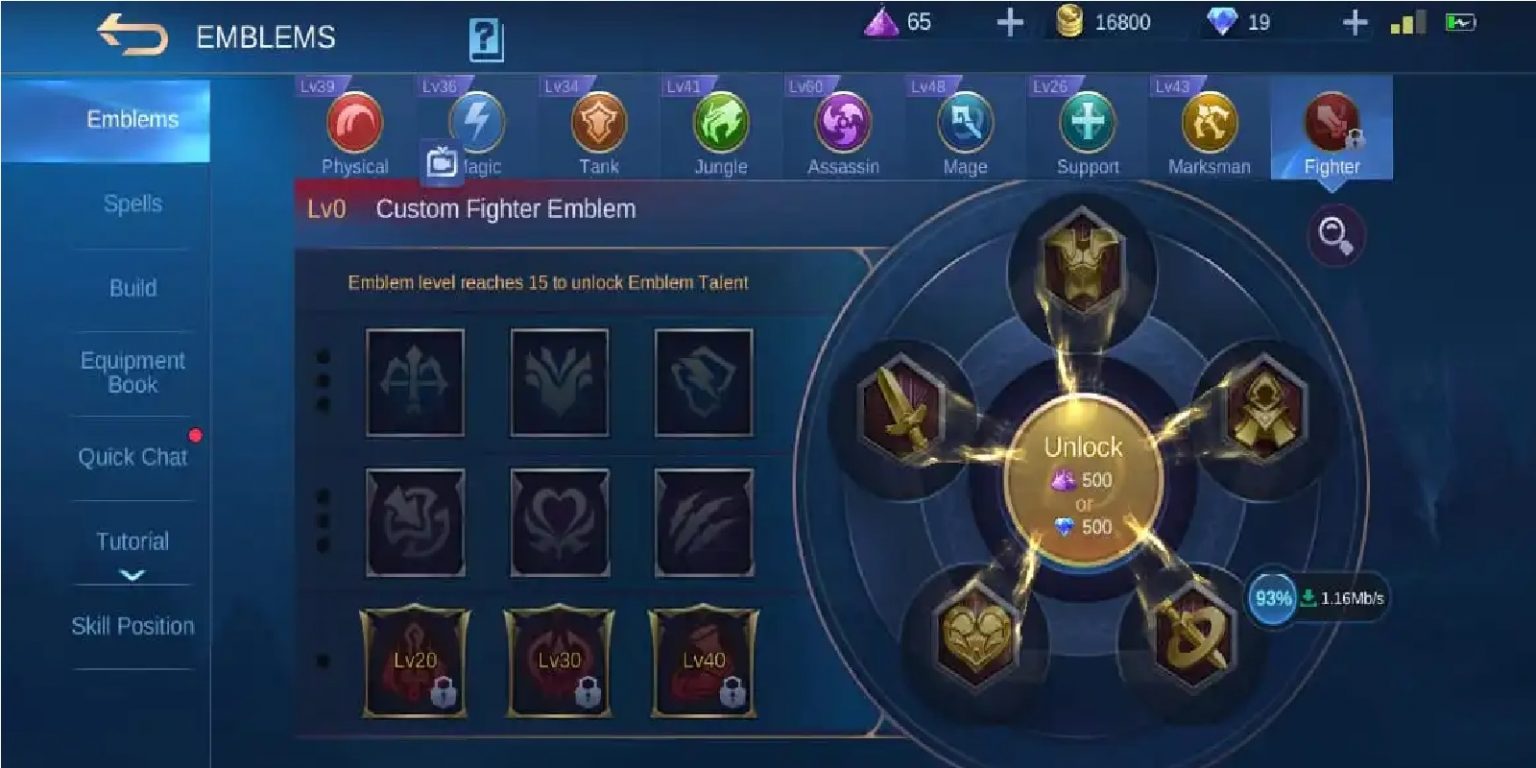Open the Marksman emblem

coord(1208,122)
